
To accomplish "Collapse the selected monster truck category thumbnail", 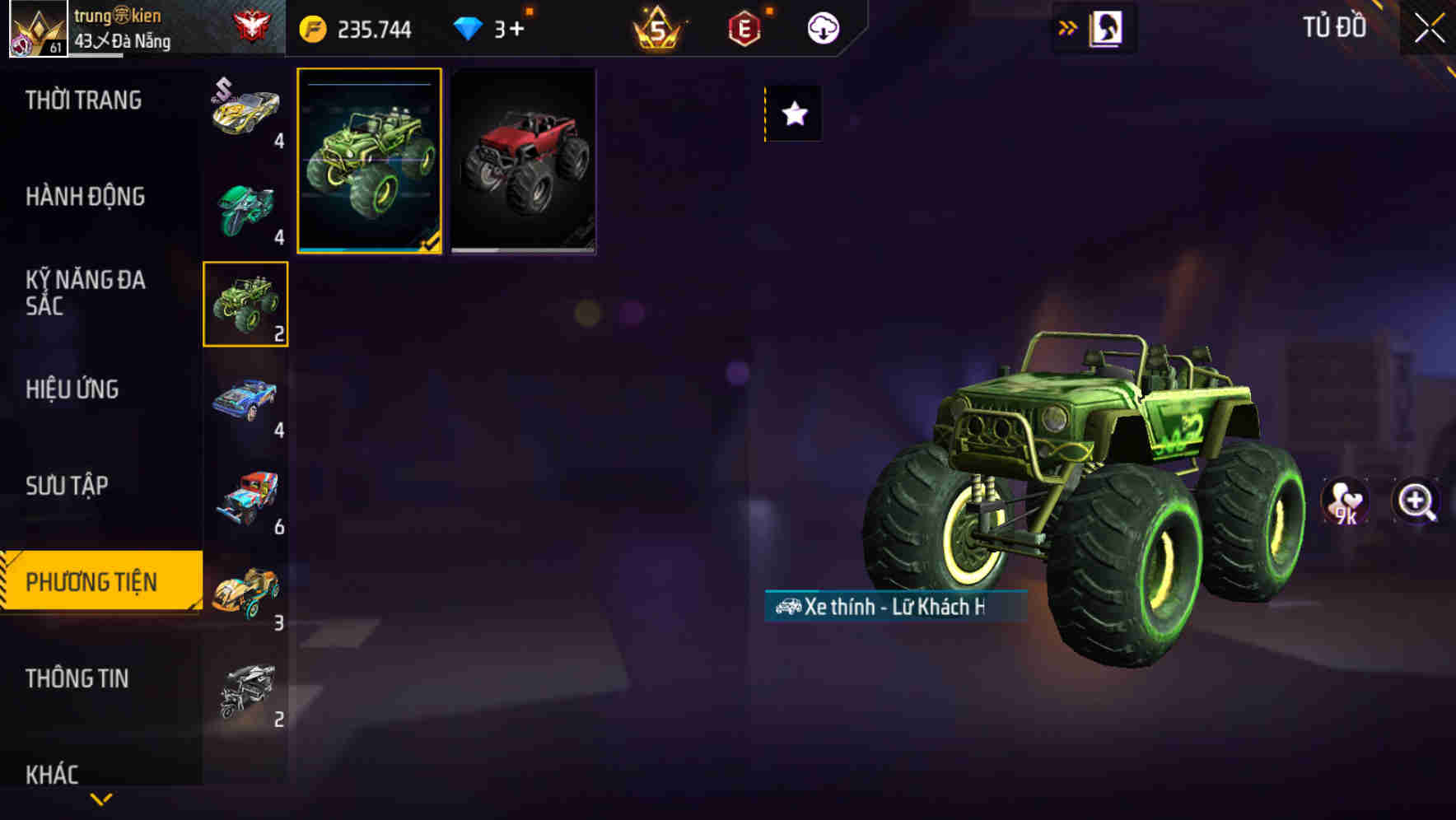I will (x=245, y=303).
